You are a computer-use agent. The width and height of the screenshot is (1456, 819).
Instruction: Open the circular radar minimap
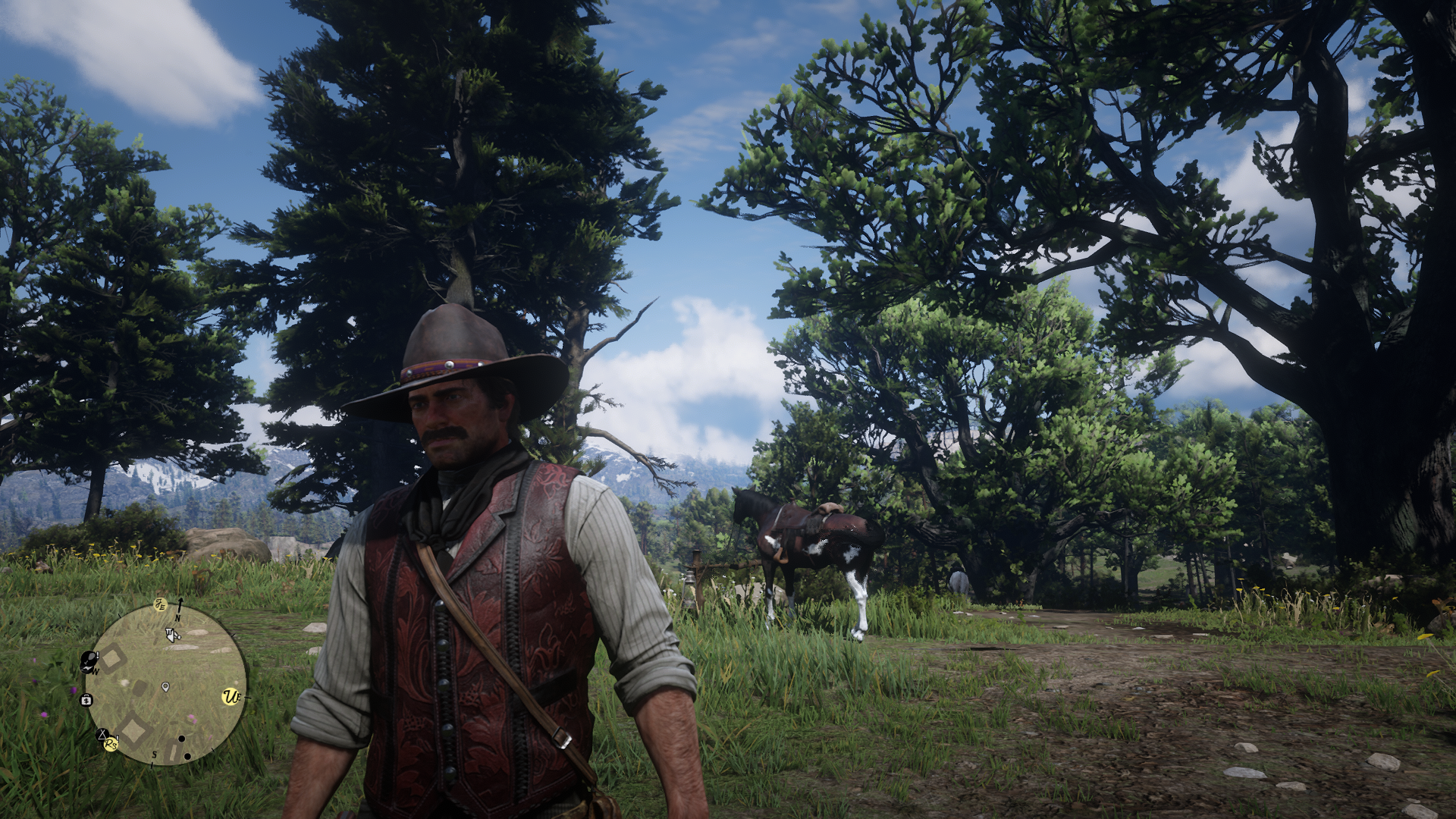click(165, 684)
